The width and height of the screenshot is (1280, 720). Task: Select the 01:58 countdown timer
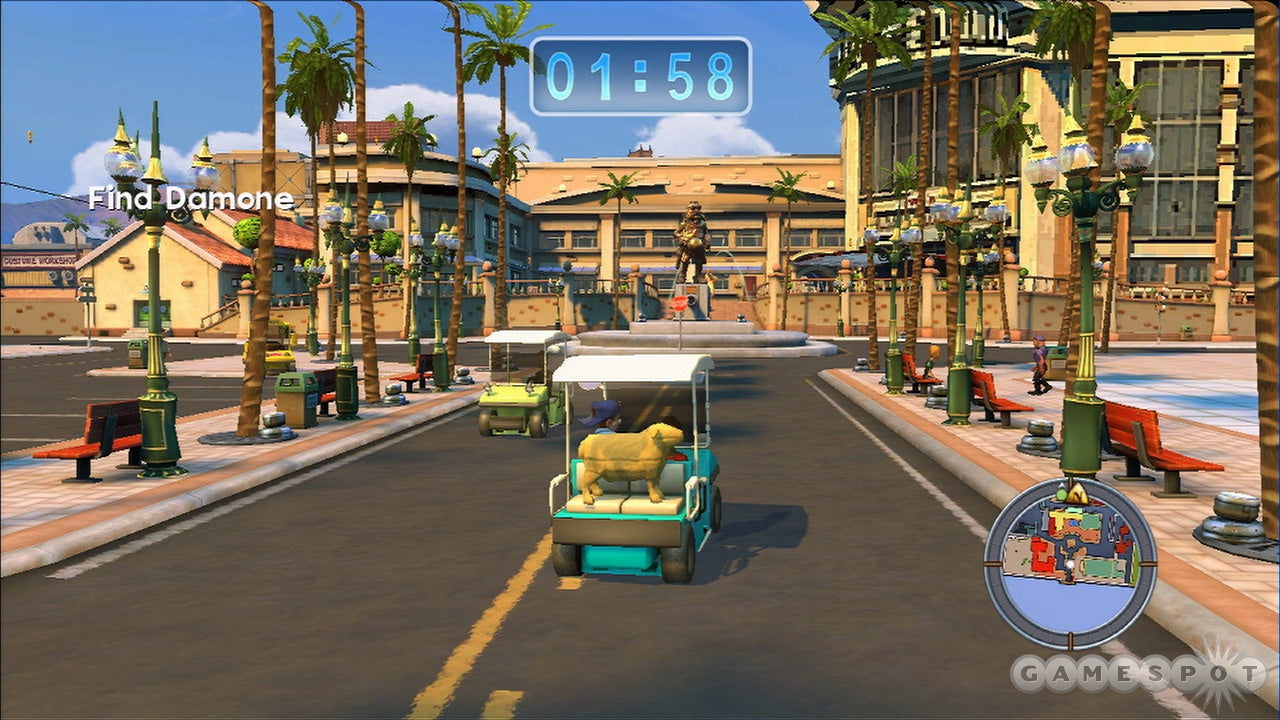(640, 72)
